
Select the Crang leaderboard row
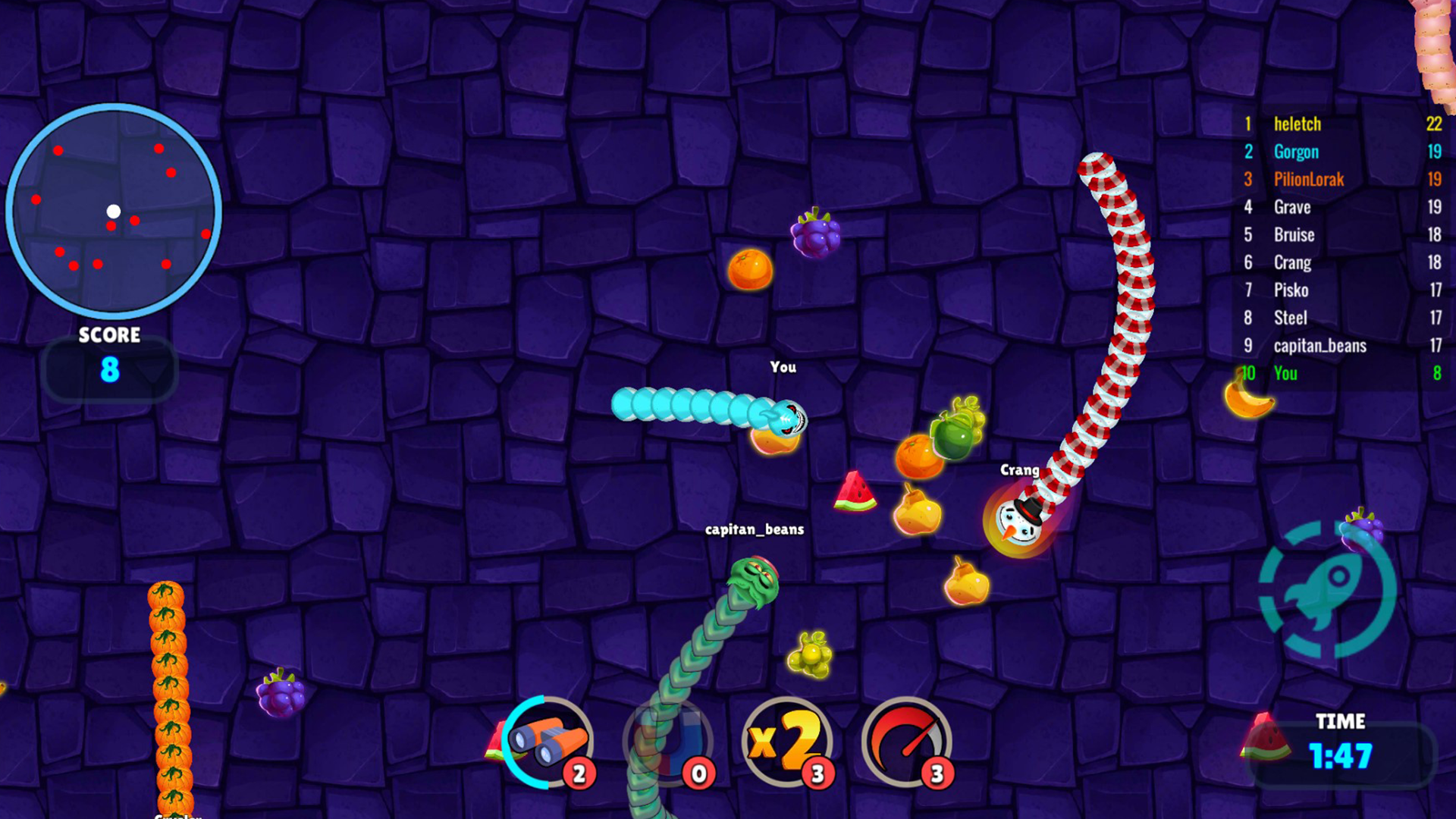(1342, 262)
